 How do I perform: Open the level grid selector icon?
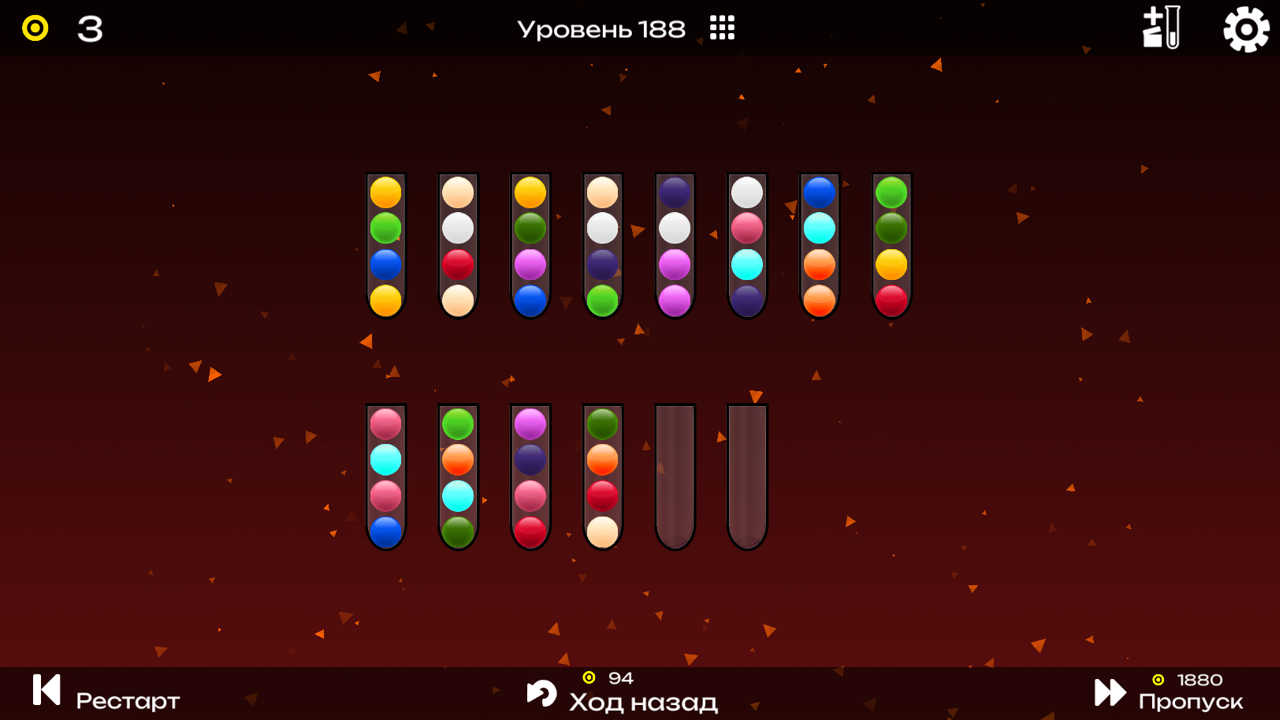(722, 28)
